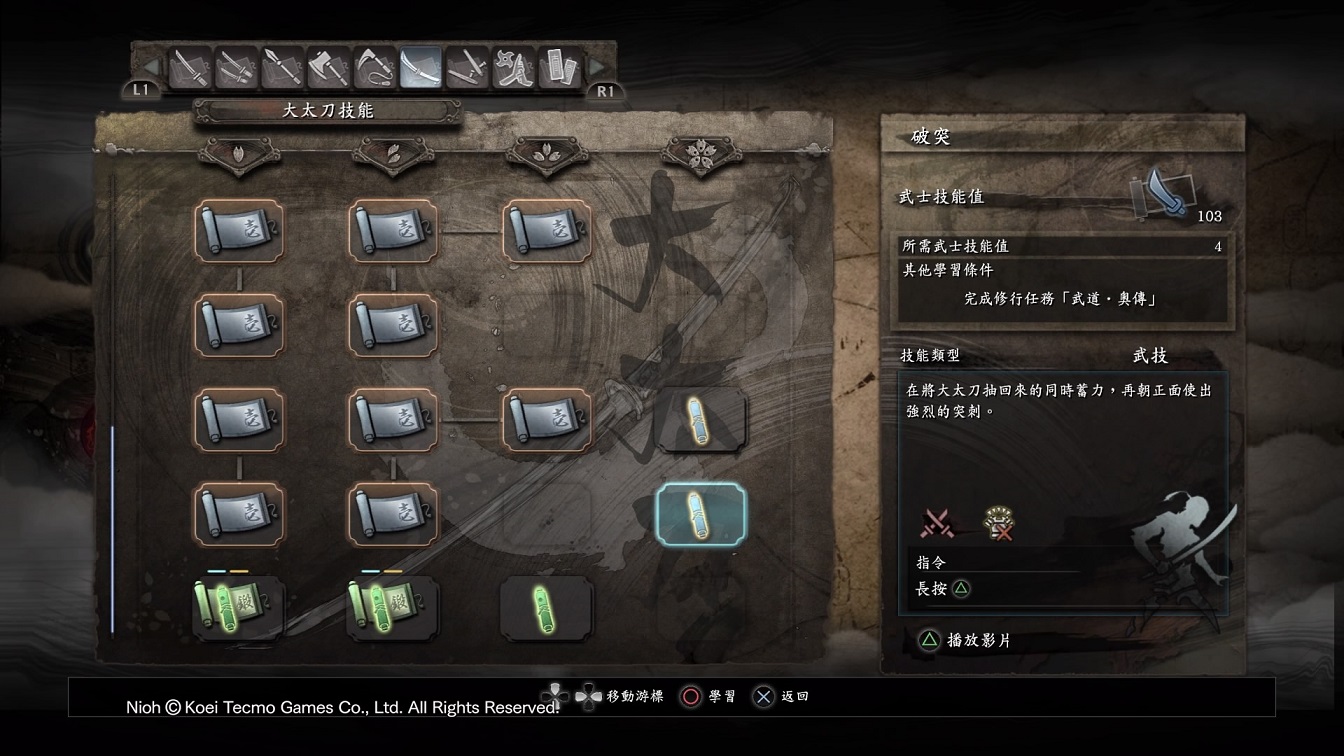The image size is (1344, 756).
Task: Select the highlighted odachi skills tab
Action: [x=421, y=68]
